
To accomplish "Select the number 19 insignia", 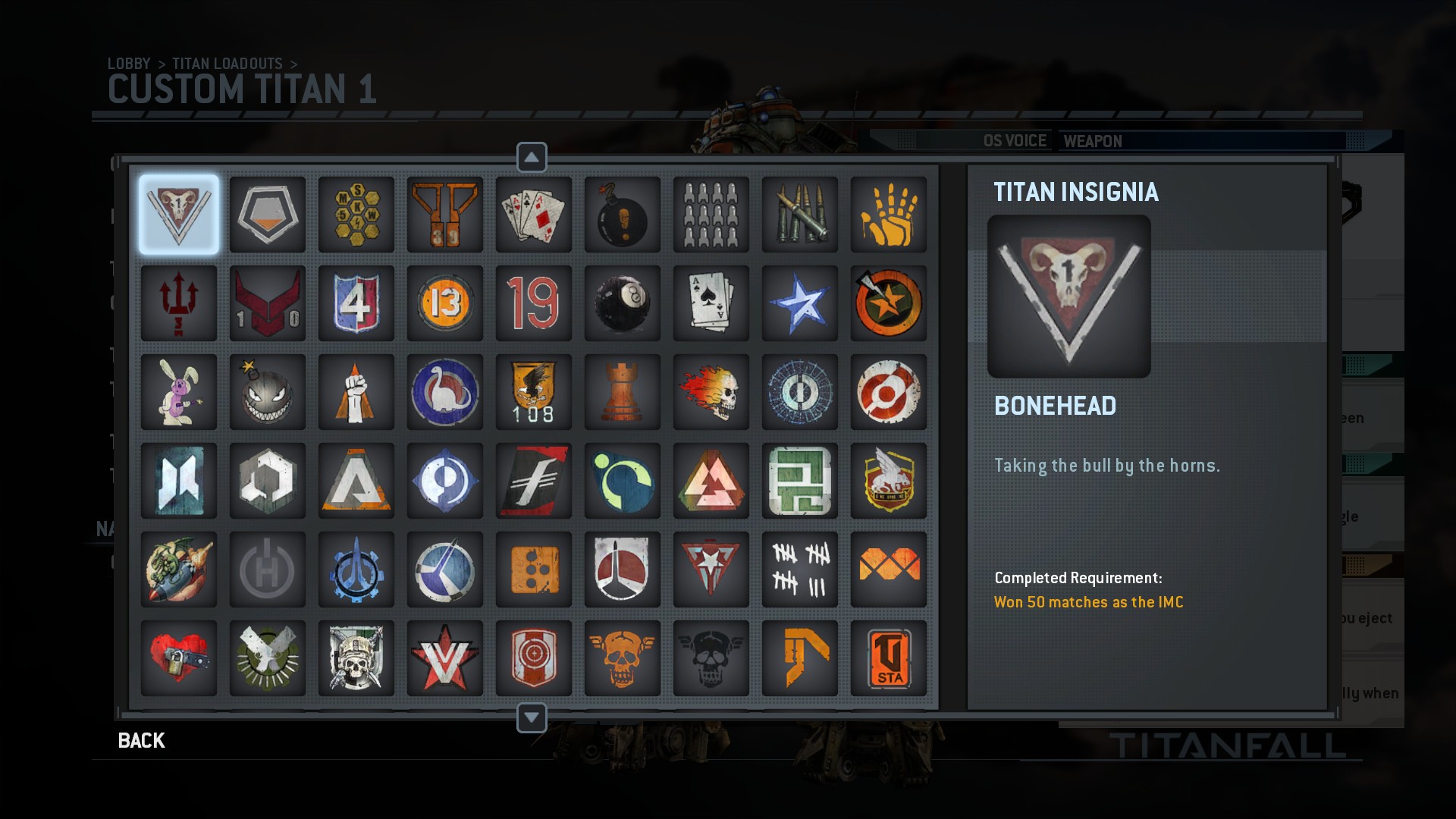I will tap(533, 303).
